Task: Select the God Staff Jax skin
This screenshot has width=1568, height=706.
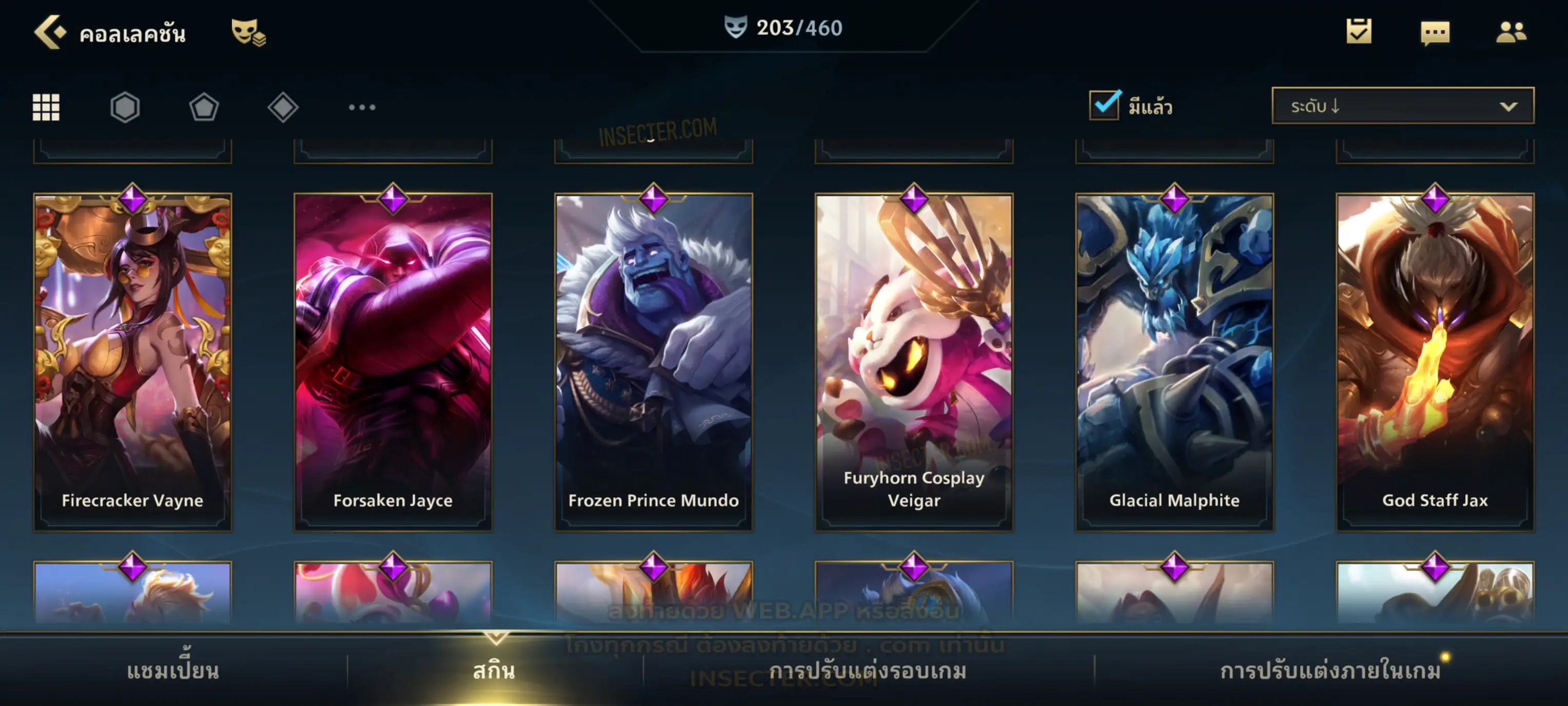Action: [1435, 362]
